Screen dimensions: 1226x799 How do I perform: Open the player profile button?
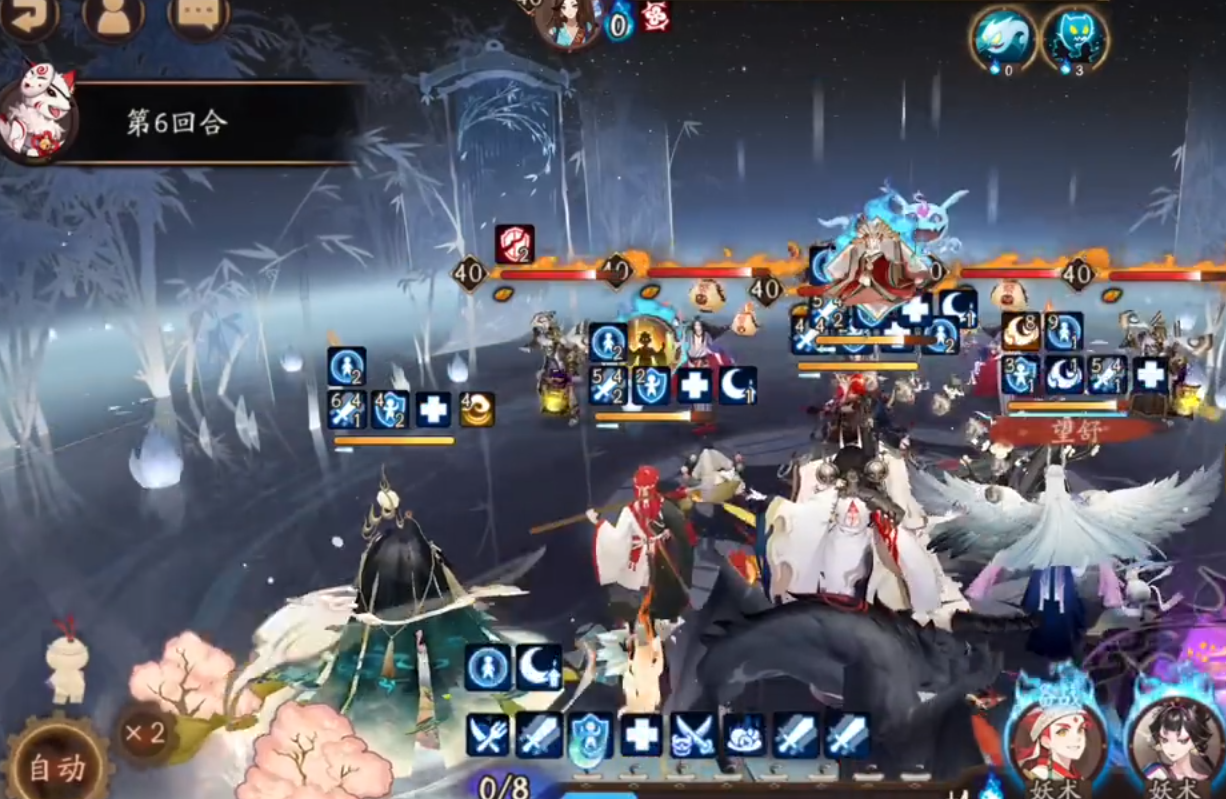tap(113, 14)
